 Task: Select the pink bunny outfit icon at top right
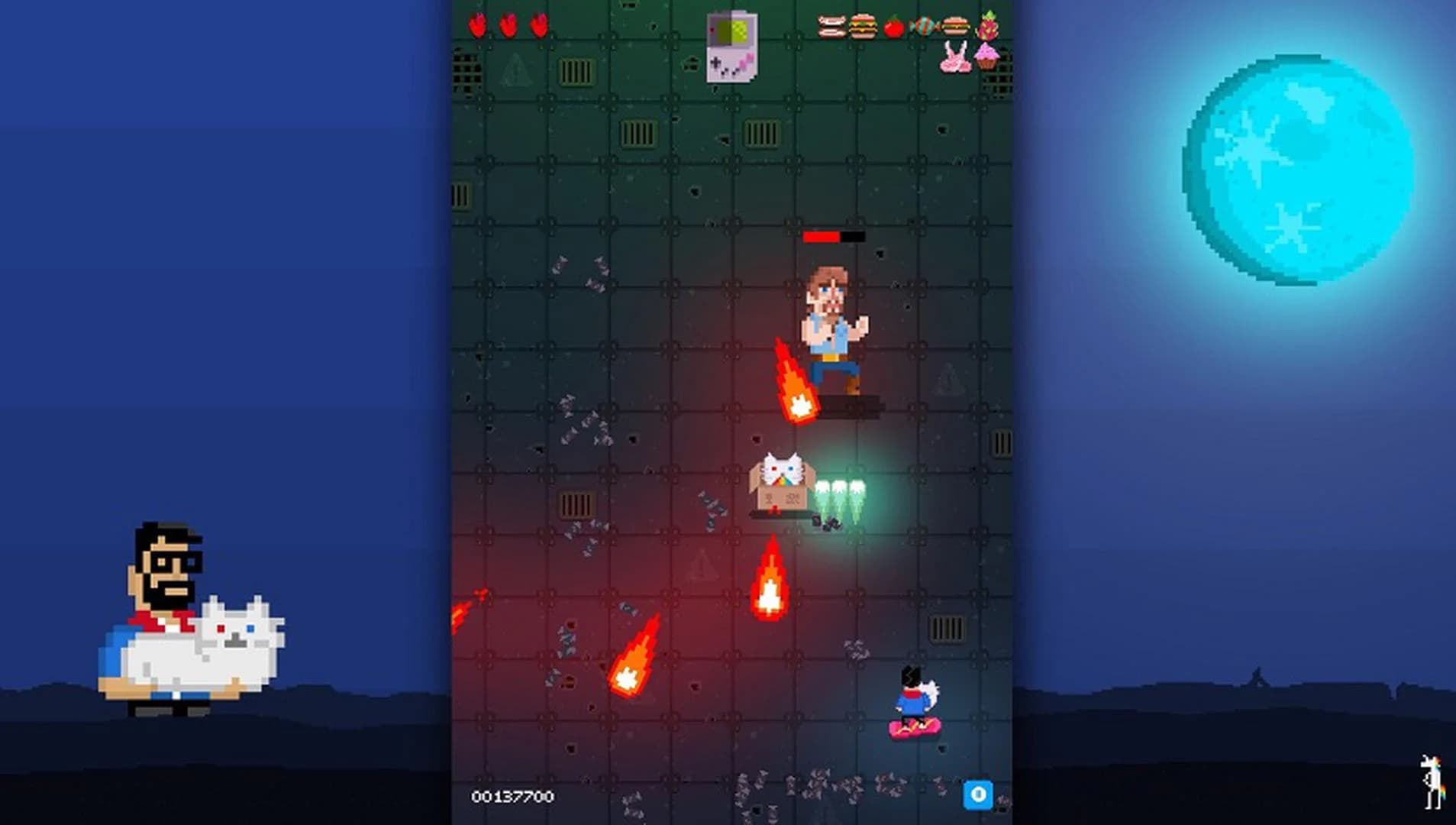[955, 57]
